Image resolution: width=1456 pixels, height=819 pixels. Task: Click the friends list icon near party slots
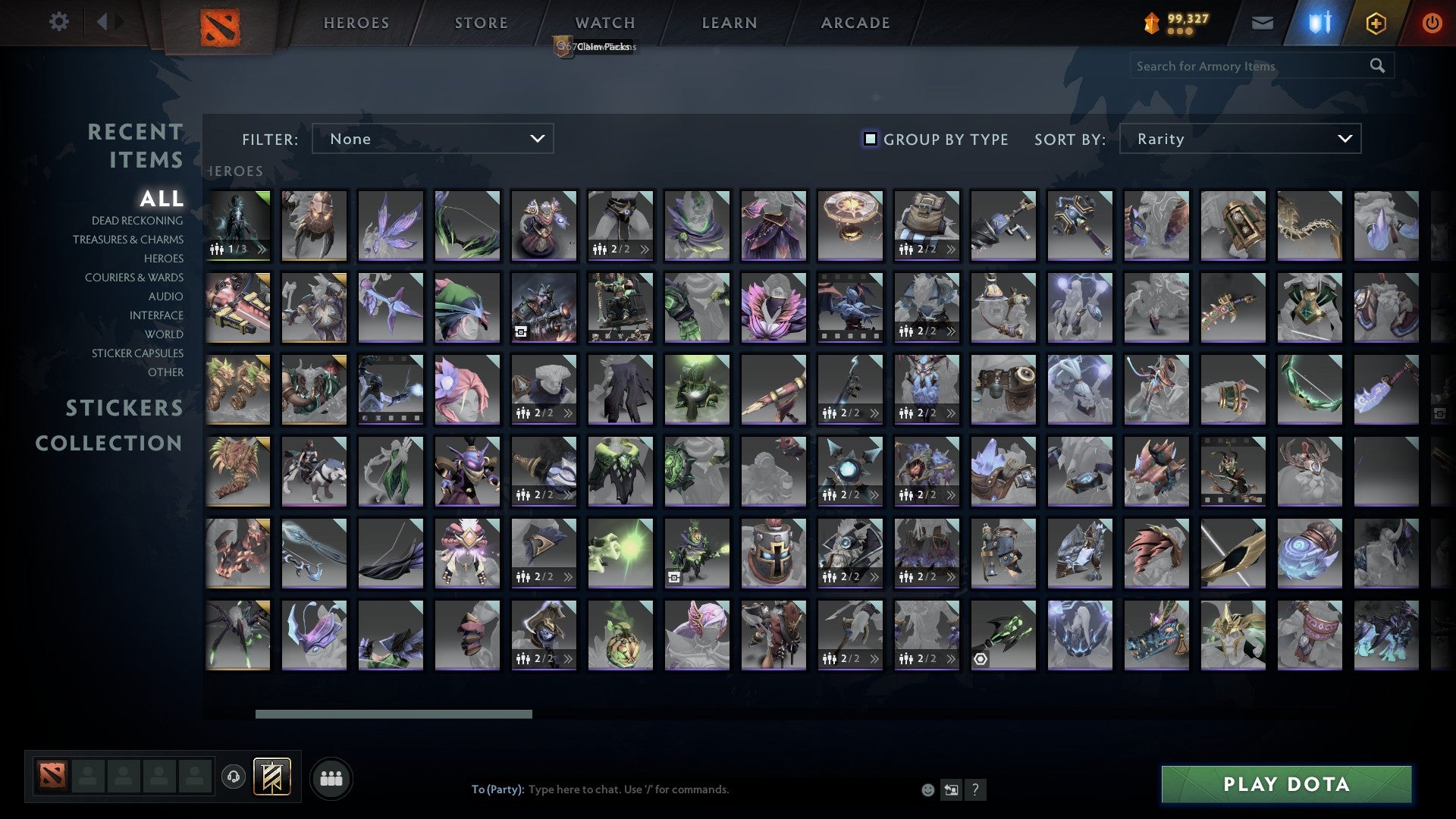point(331,777)
